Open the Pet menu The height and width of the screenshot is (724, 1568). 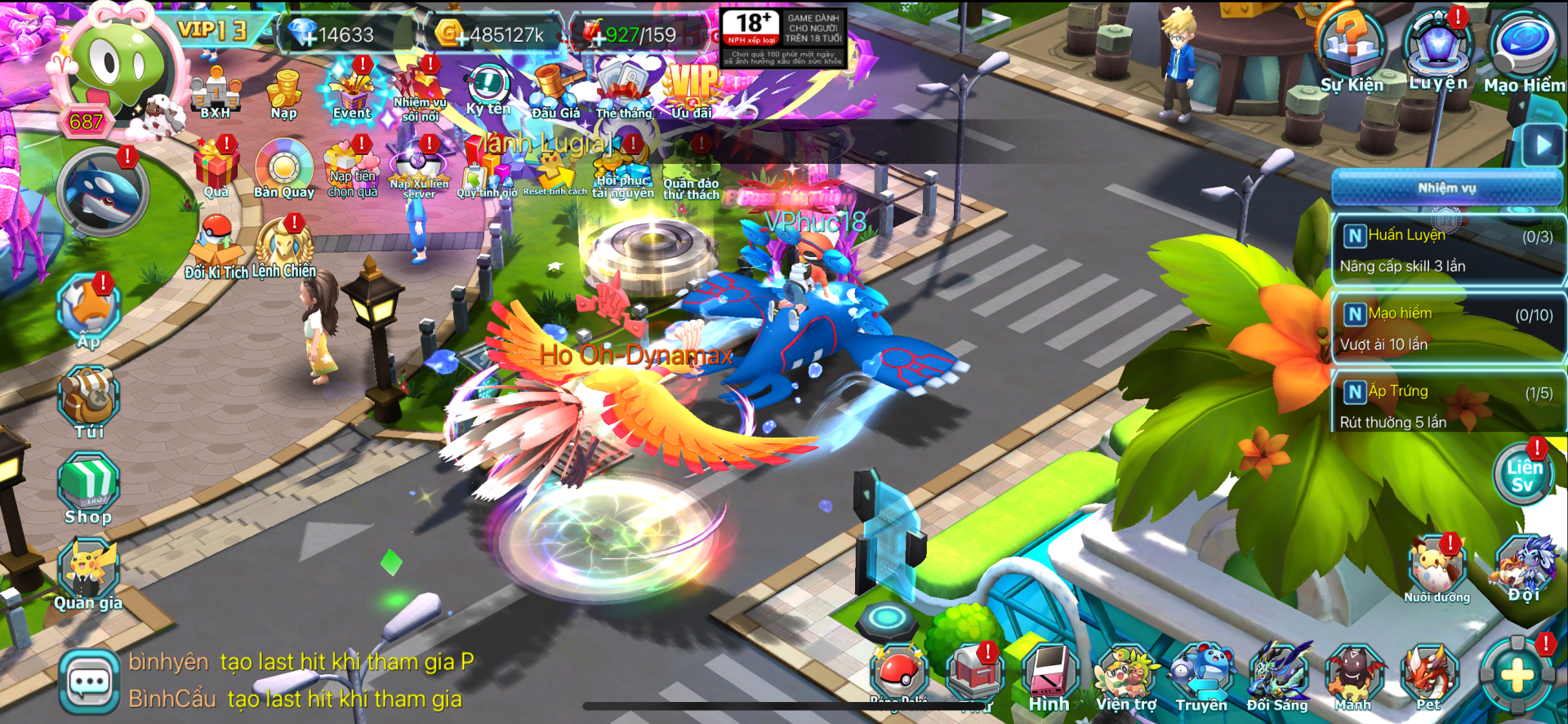coord(1428,677)
